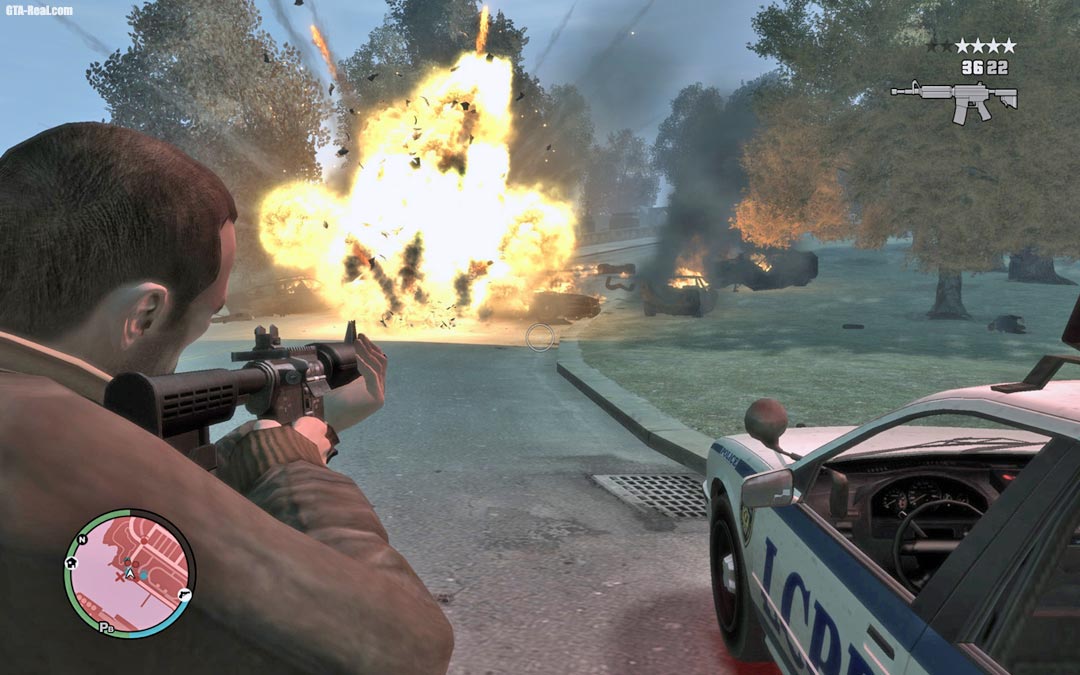Select the safehouse blip on the minimap
Screen dimensions: 1080x675
(71, 562)
